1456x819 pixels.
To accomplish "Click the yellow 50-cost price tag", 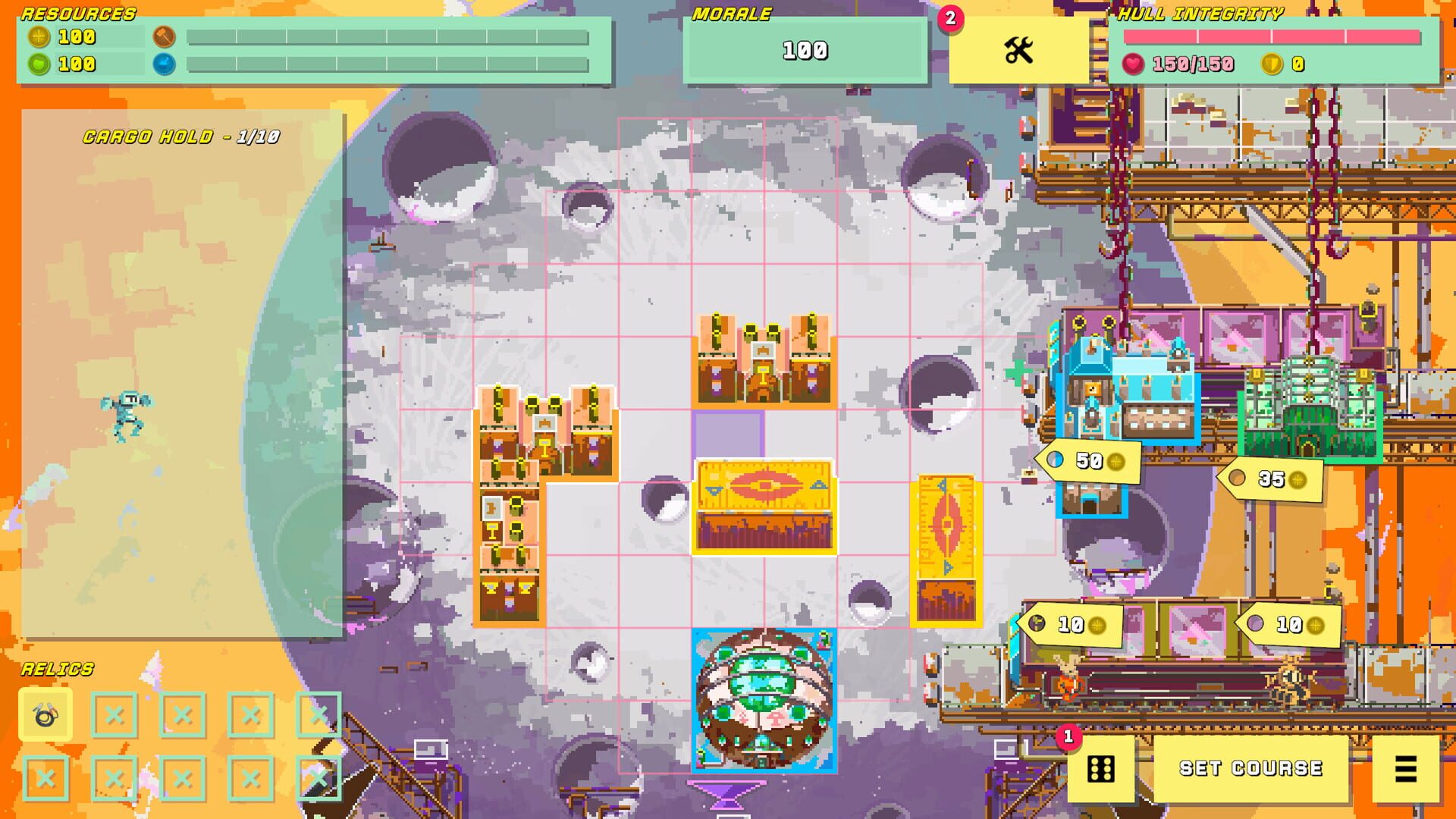I will (x=1087, y=460).
